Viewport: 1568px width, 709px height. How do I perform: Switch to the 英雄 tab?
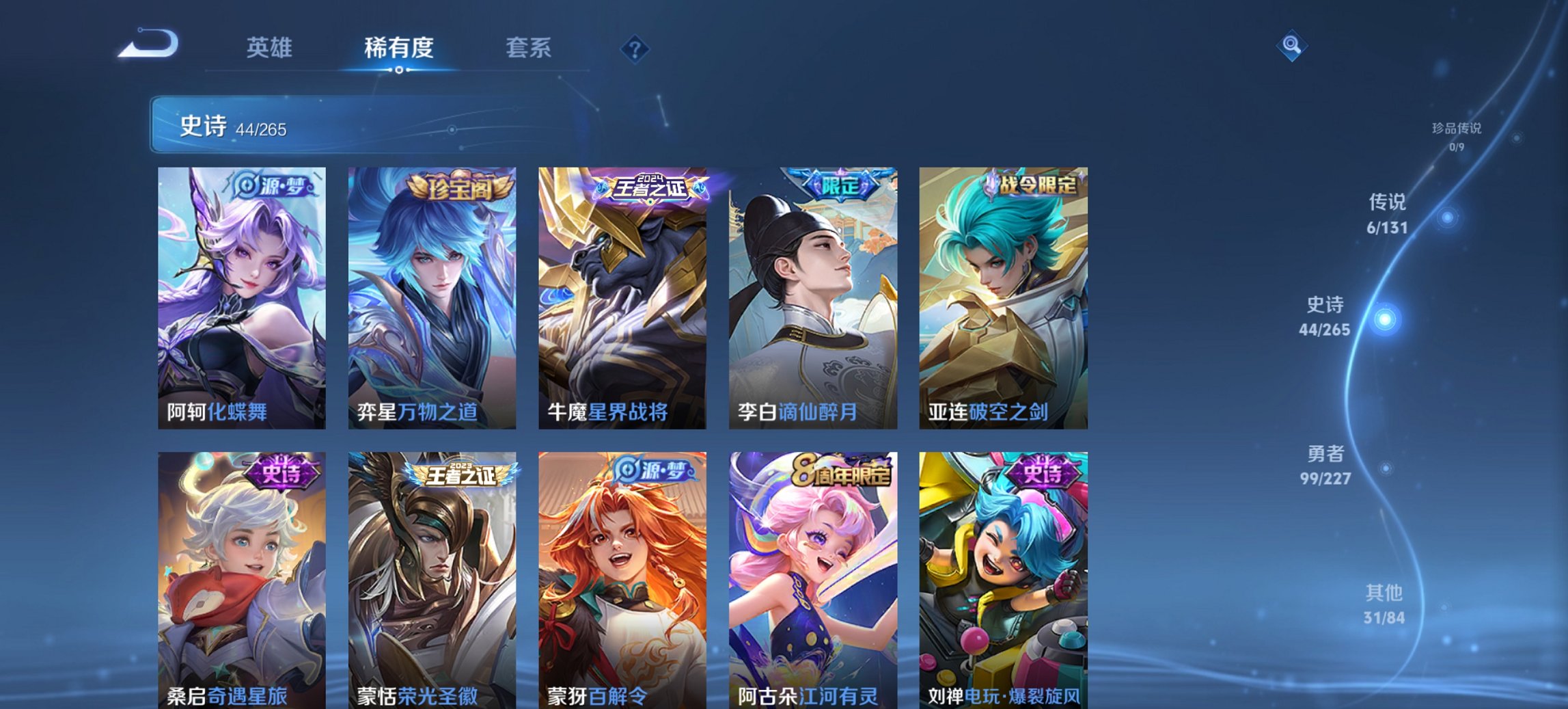[x=271, y=48]
